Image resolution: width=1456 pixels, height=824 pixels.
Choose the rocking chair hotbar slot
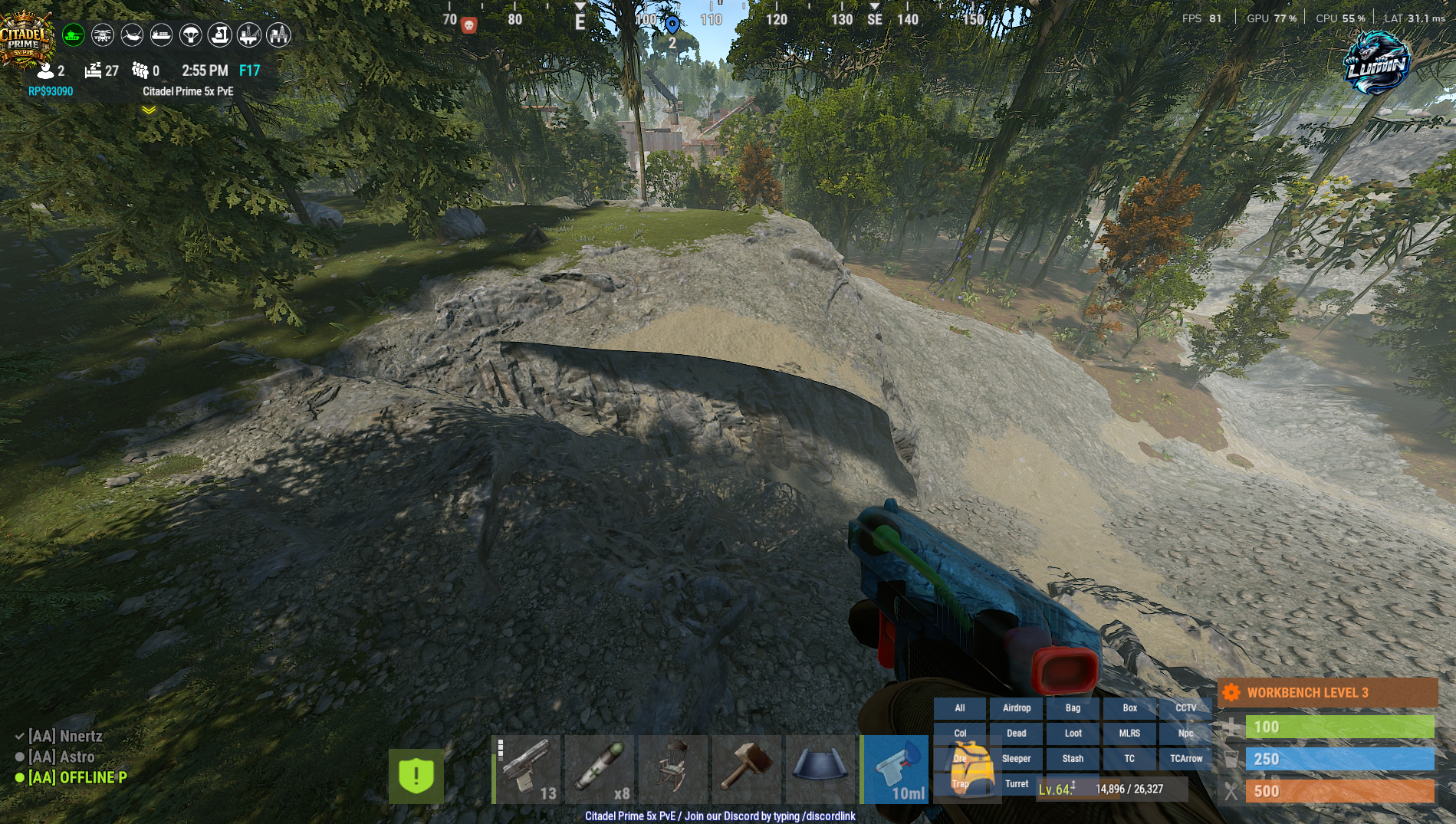click(x=673, y=769)
